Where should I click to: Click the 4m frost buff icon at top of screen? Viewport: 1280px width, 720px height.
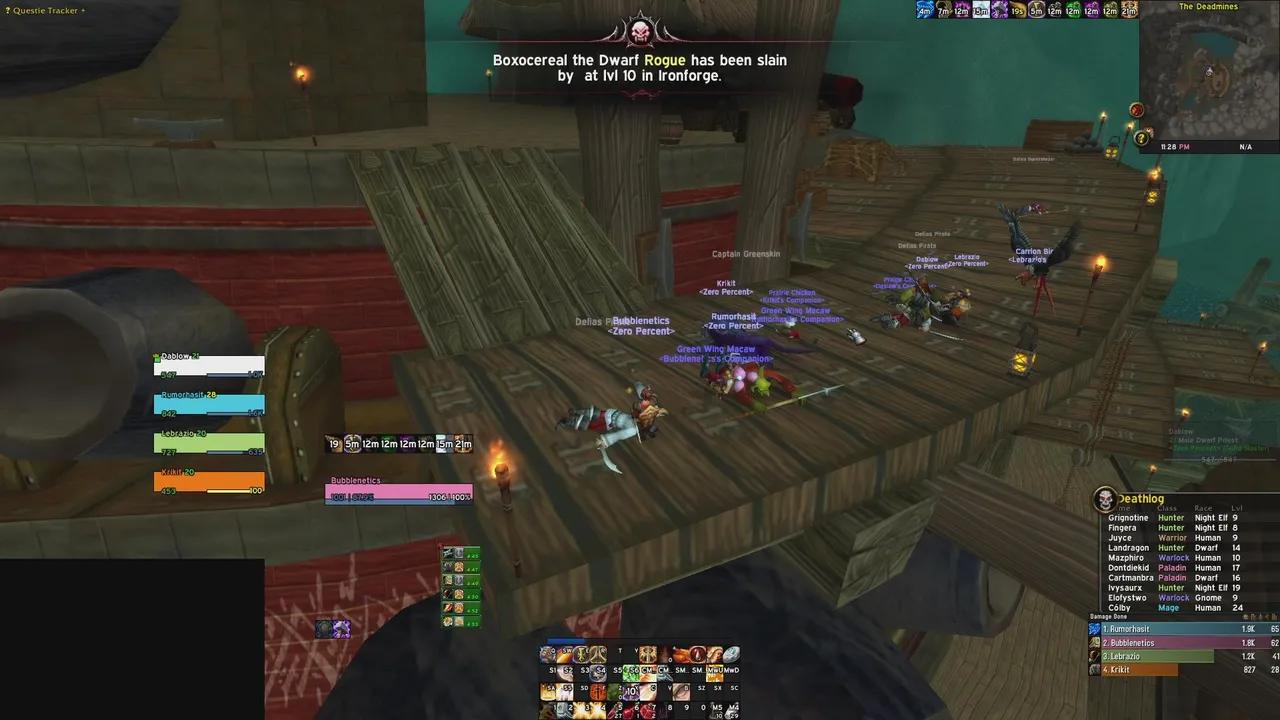924,10
